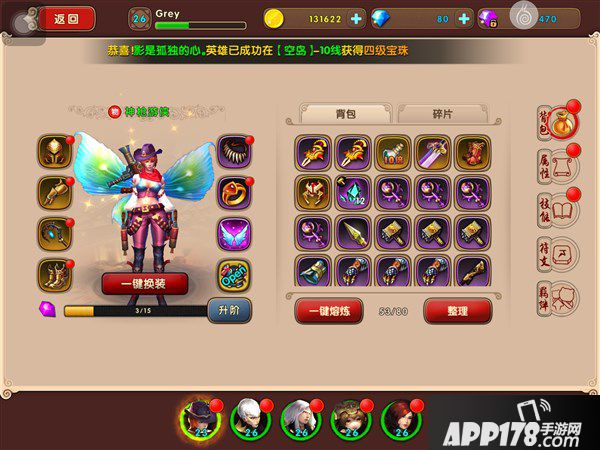The width and height of the screenshot is (600, 450).
Task: Smelt all gear with 一键熔炼
Action: click(328, 311)
